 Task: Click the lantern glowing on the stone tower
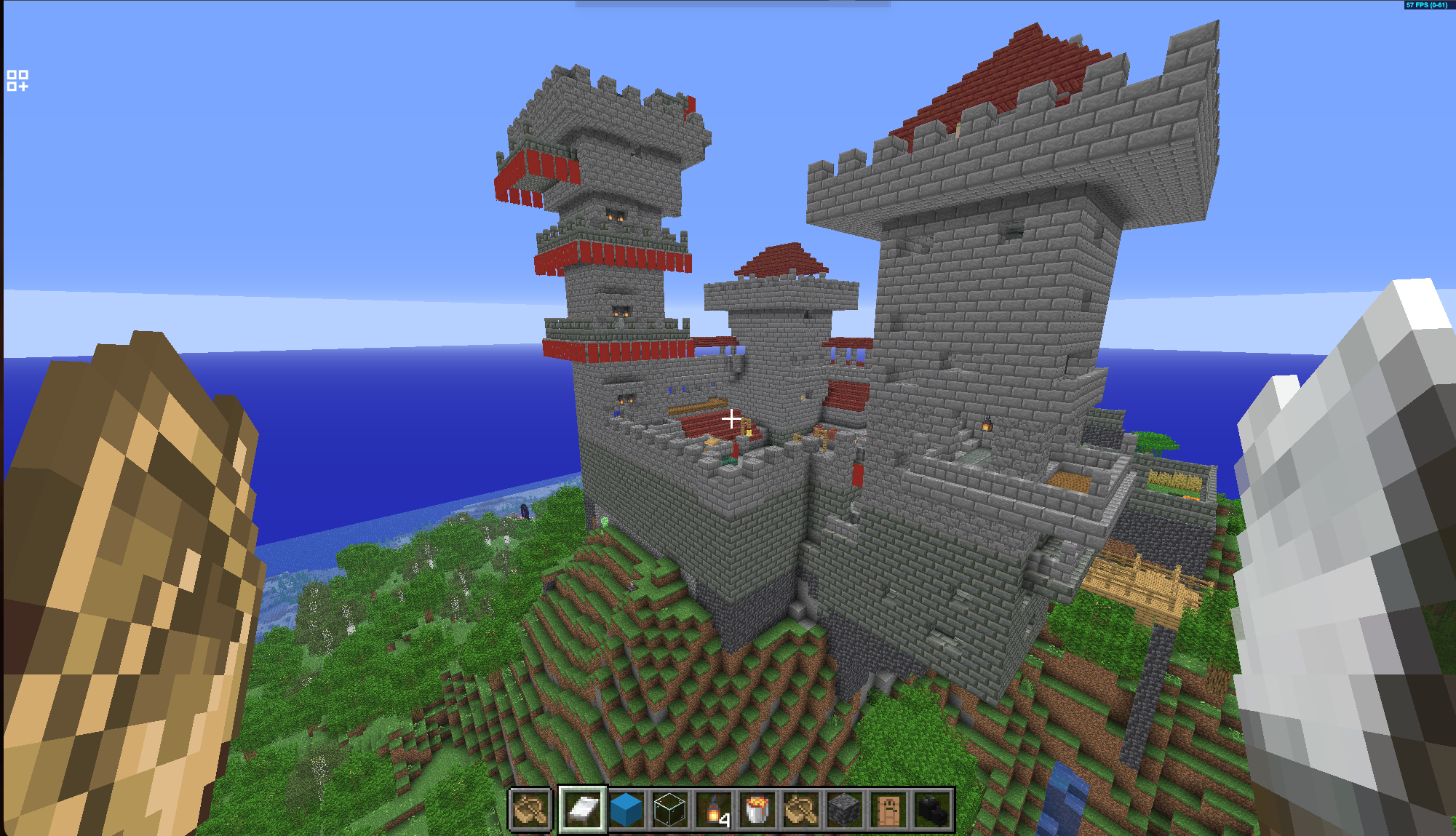click(987, 427)
